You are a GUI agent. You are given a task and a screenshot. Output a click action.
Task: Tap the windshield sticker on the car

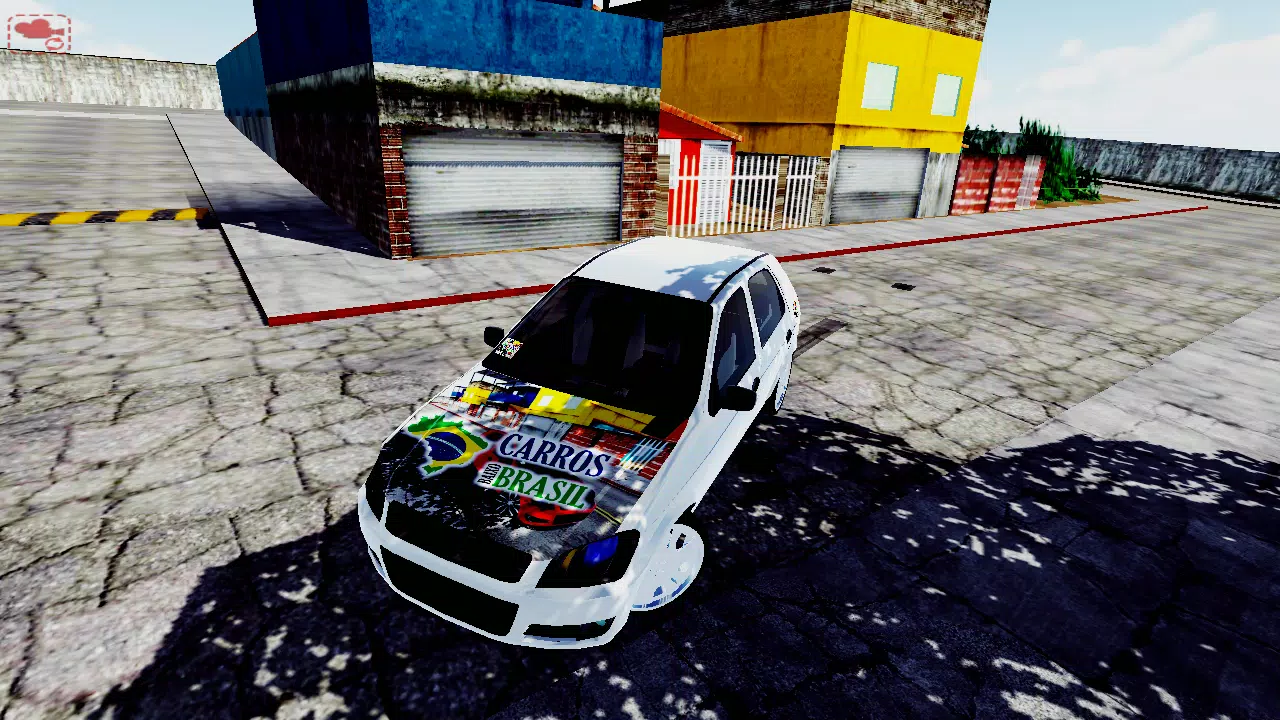pos(510,349)
